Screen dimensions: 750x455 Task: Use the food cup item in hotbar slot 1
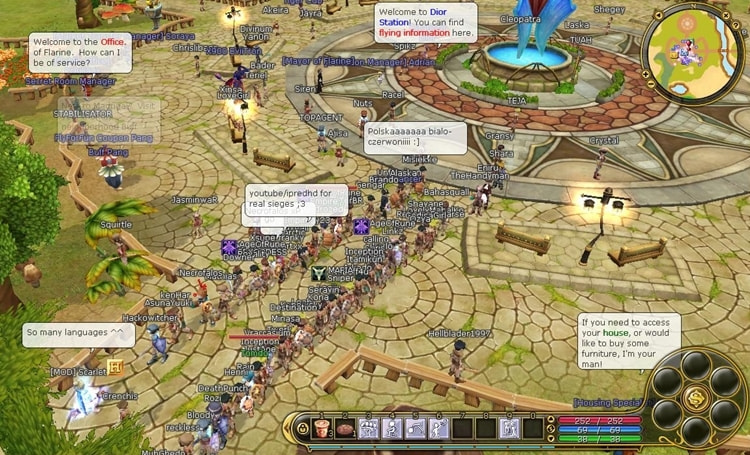click(x=322, y=429)
